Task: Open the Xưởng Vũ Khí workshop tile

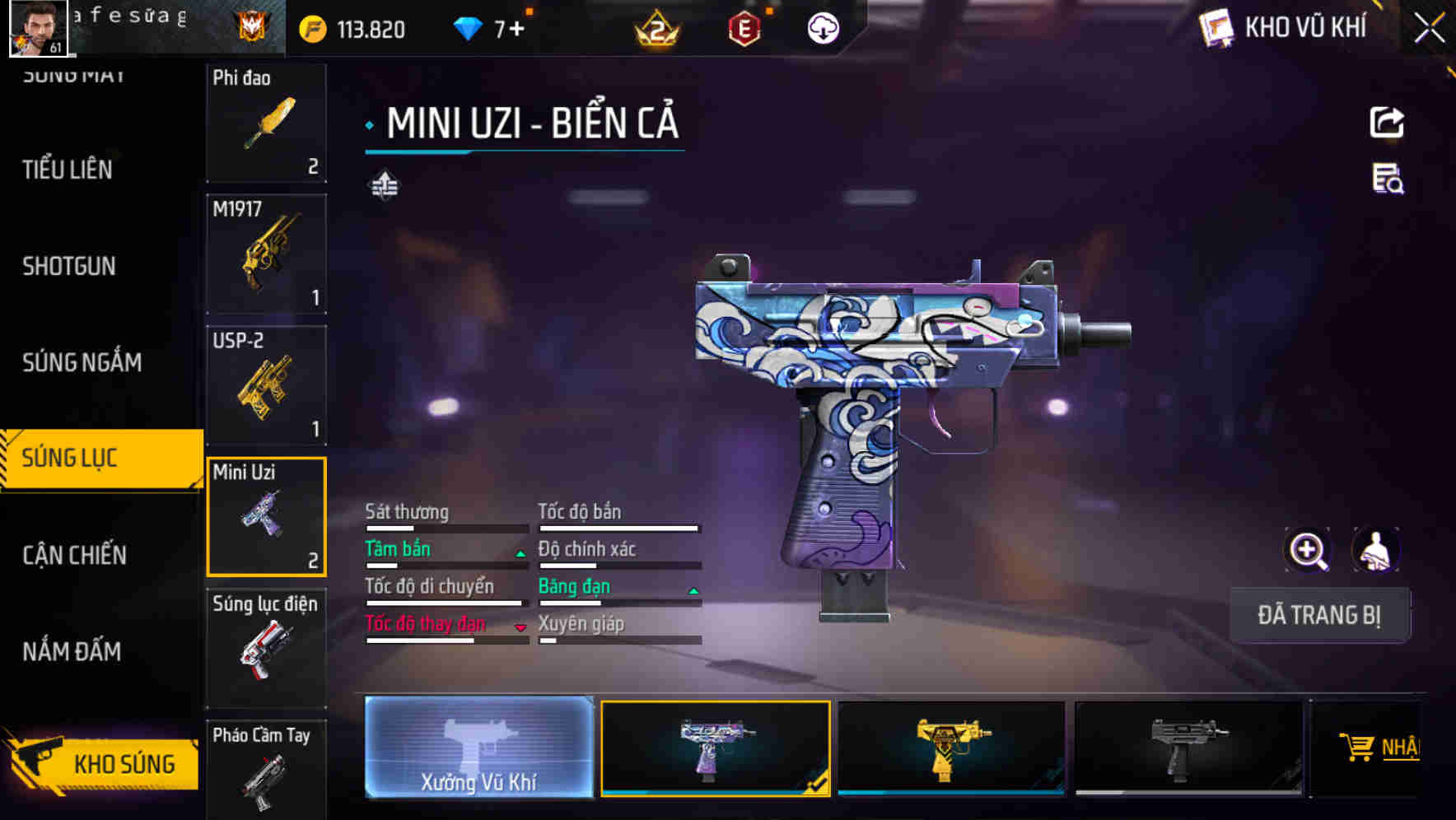Action: (x=478, y=747)
